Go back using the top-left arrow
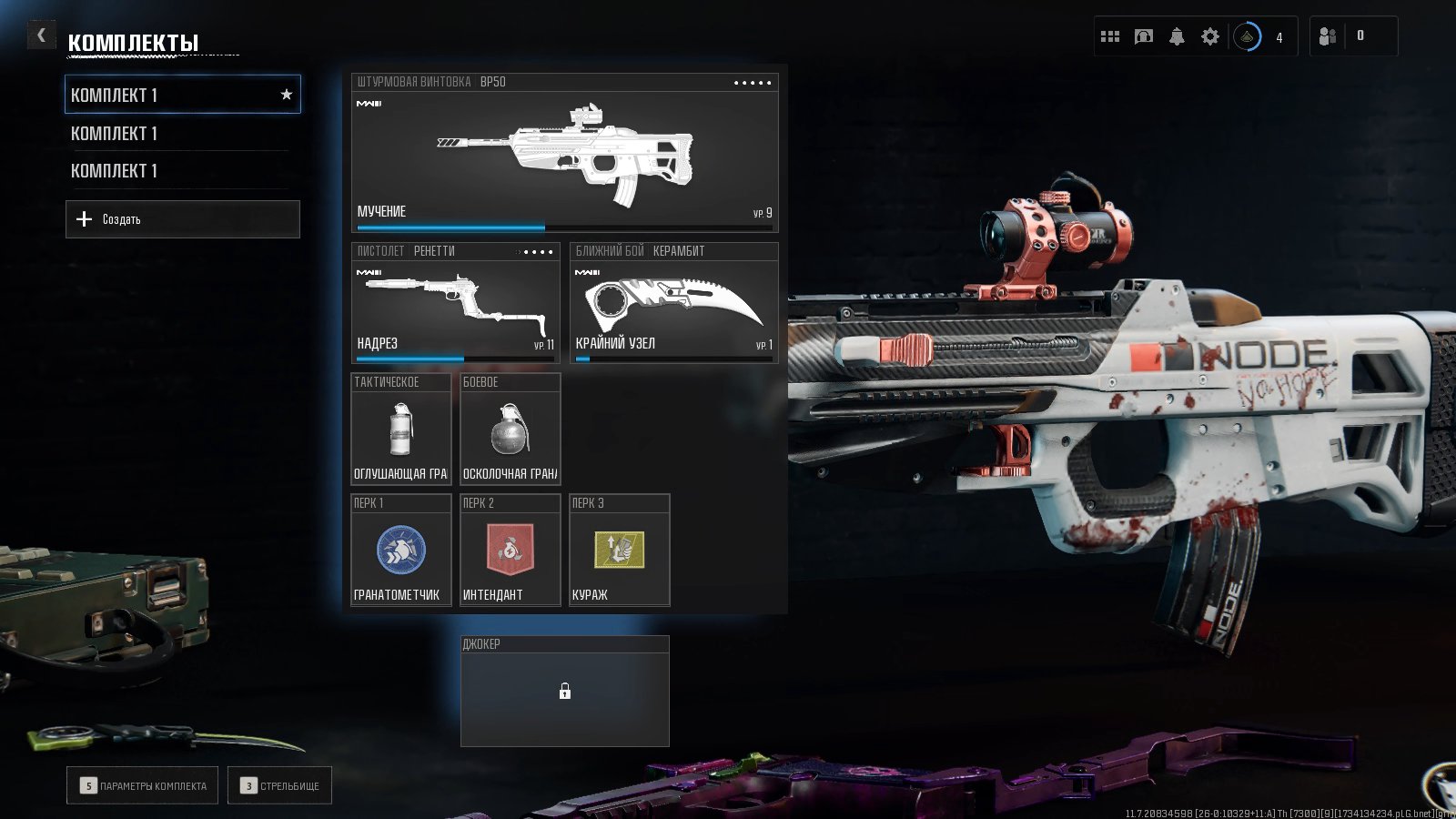This screenshot has height=819, width=1456. (x=41, y=35)
